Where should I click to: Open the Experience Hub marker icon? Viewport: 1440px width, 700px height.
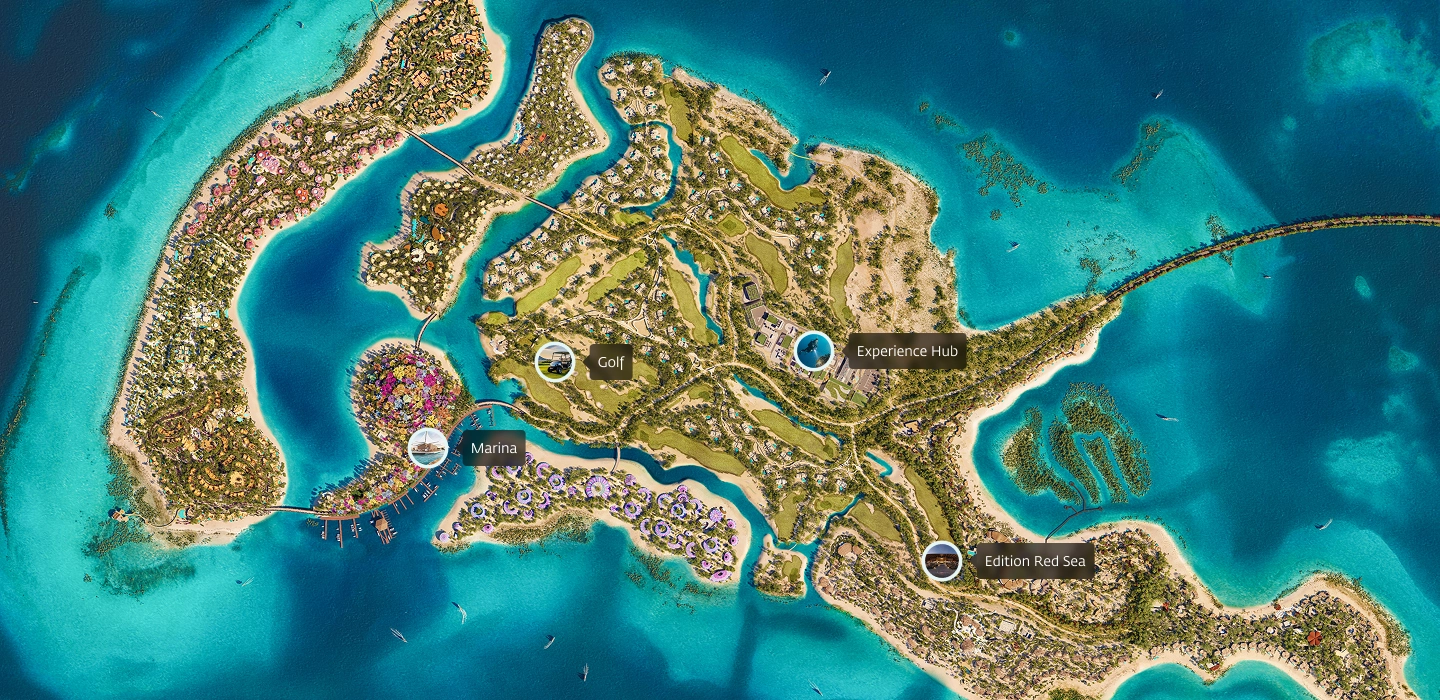(x=813, y=351)
